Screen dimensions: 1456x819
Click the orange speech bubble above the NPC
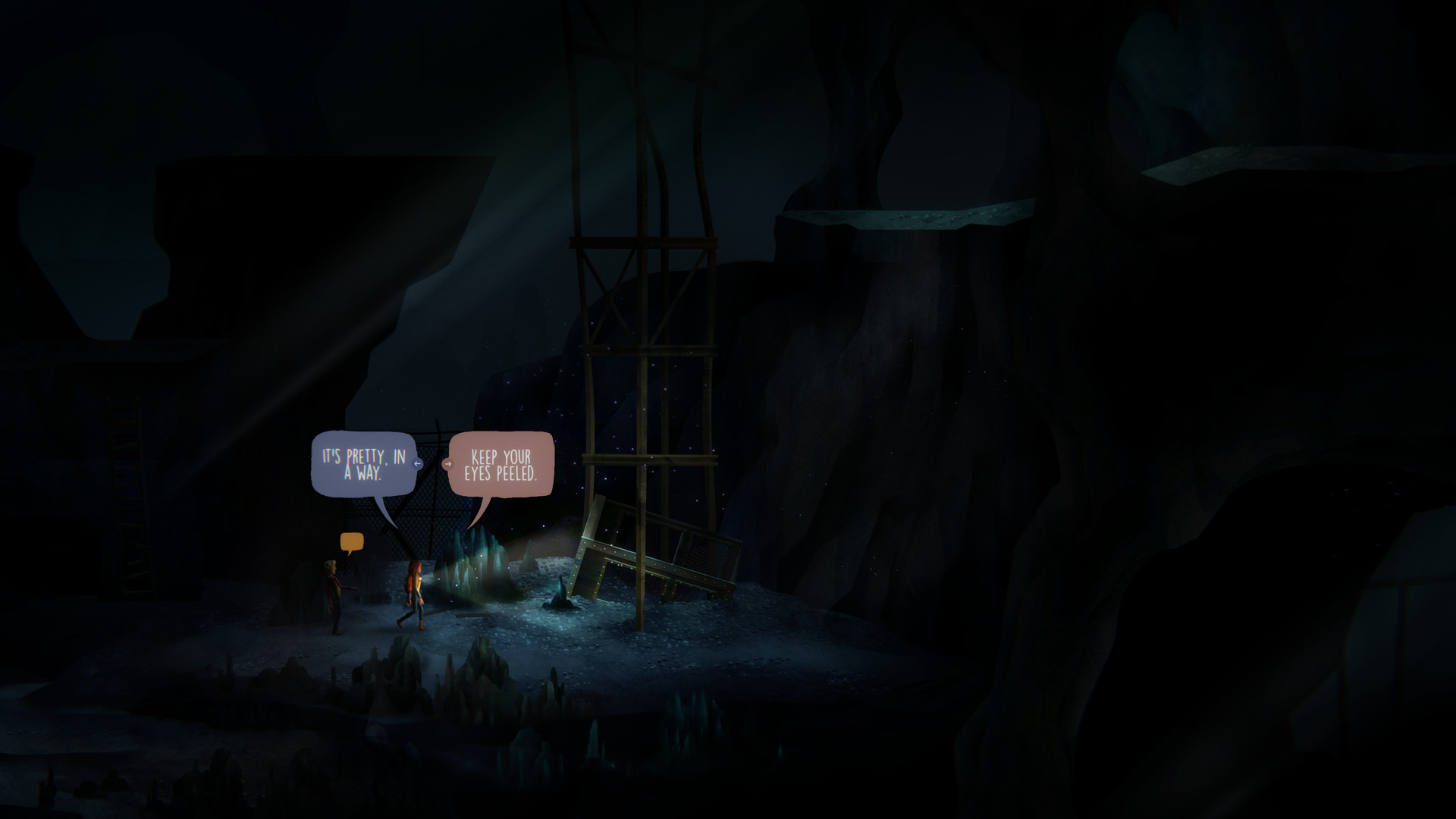tap(351, 538)
